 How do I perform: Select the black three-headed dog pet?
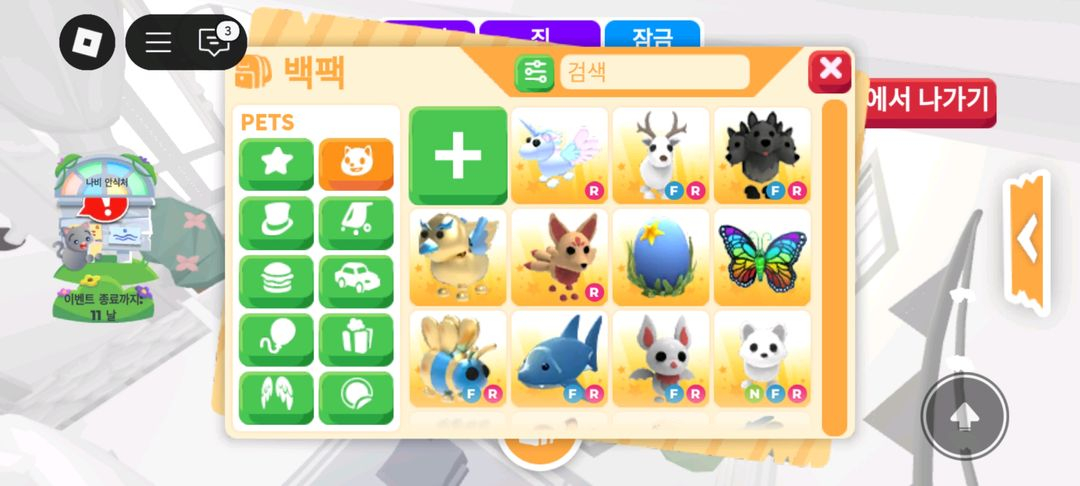pos(762,156)
